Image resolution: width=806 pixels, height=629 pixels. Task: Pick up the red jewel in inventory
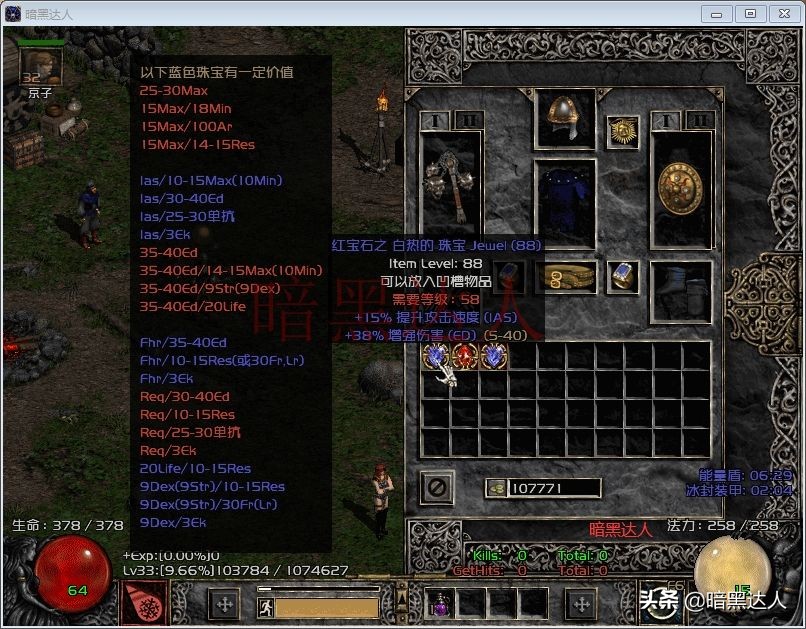click(466, 357)
